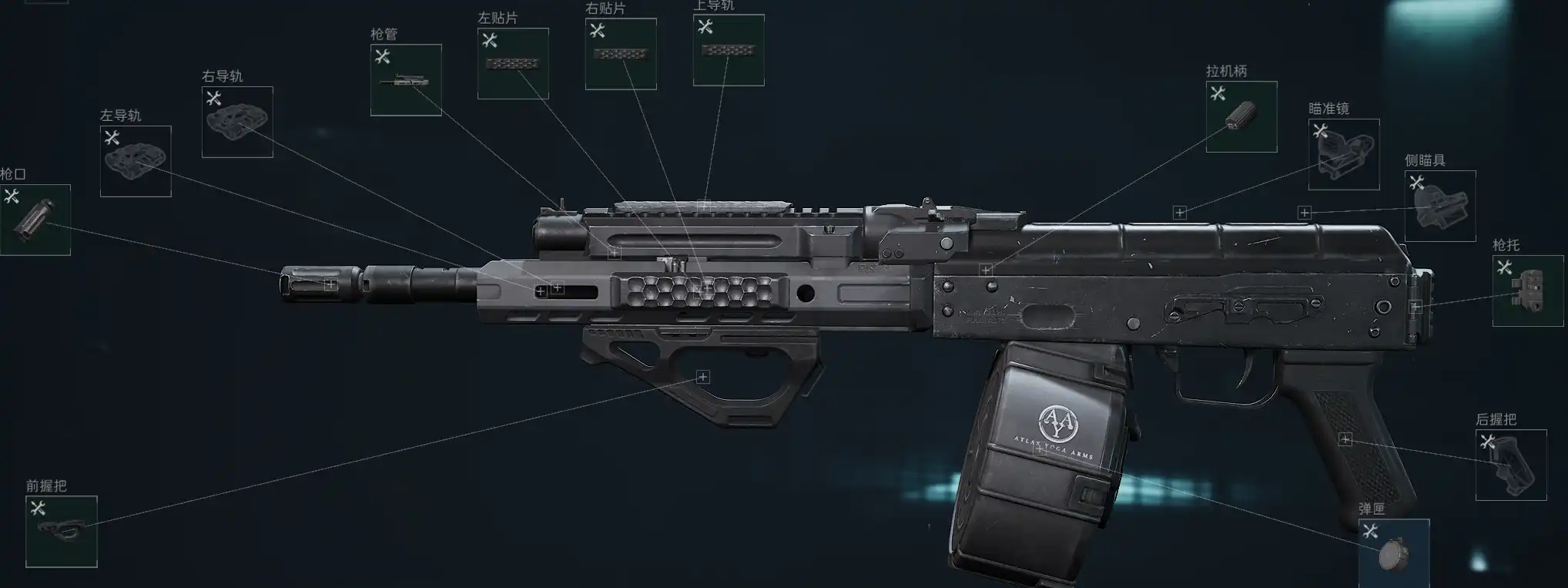Select the 枪托 stock attachment slot

tap(1528, 291)
